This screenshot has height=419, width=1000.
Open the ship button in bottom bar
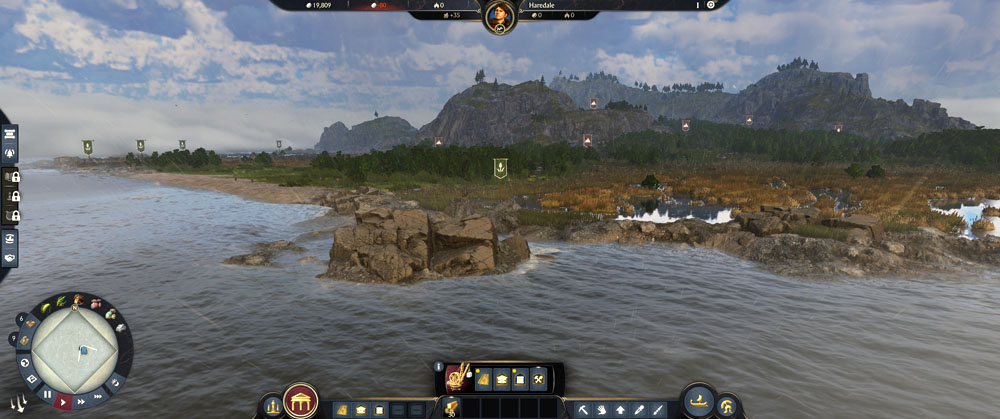click(x=699, y=401)
